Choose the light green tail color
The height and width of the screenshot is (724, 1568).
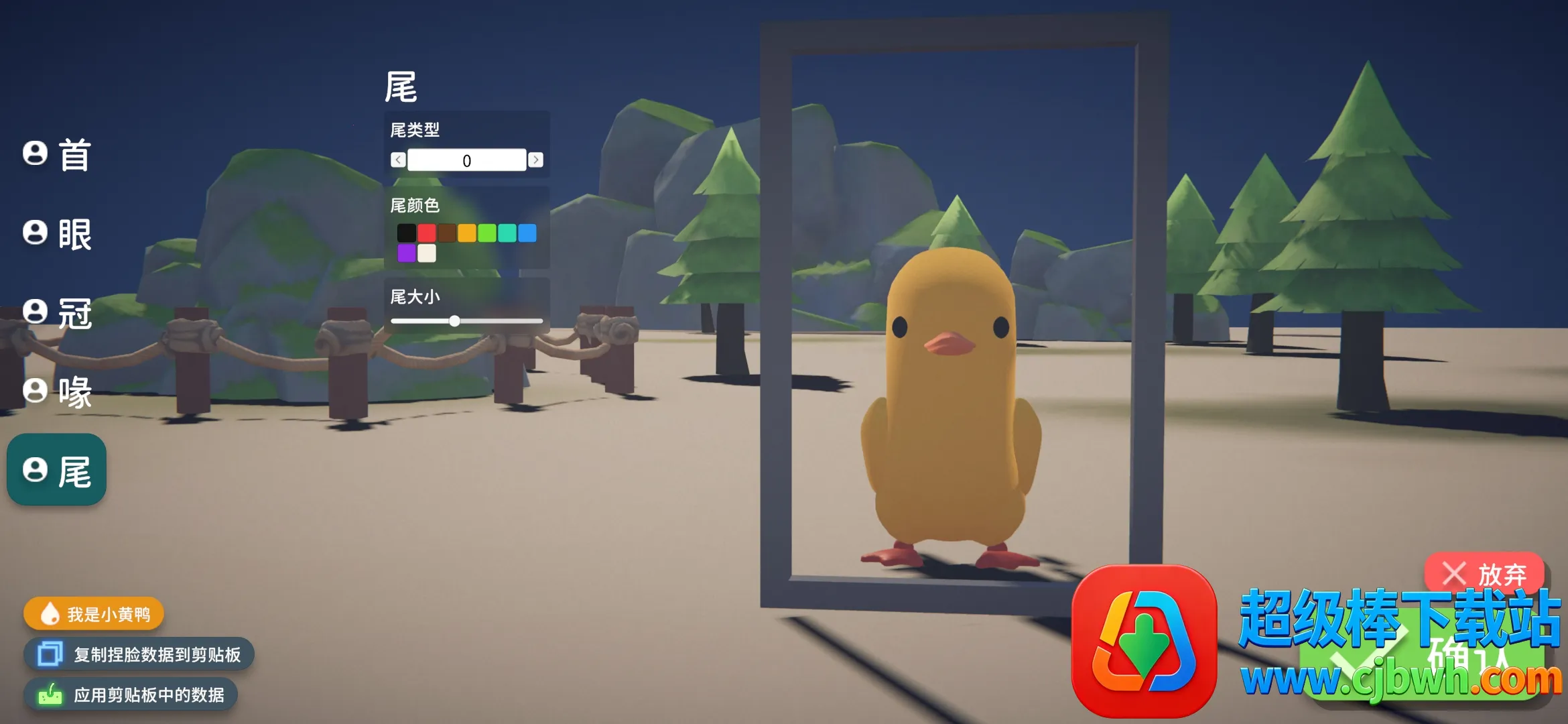487,233
